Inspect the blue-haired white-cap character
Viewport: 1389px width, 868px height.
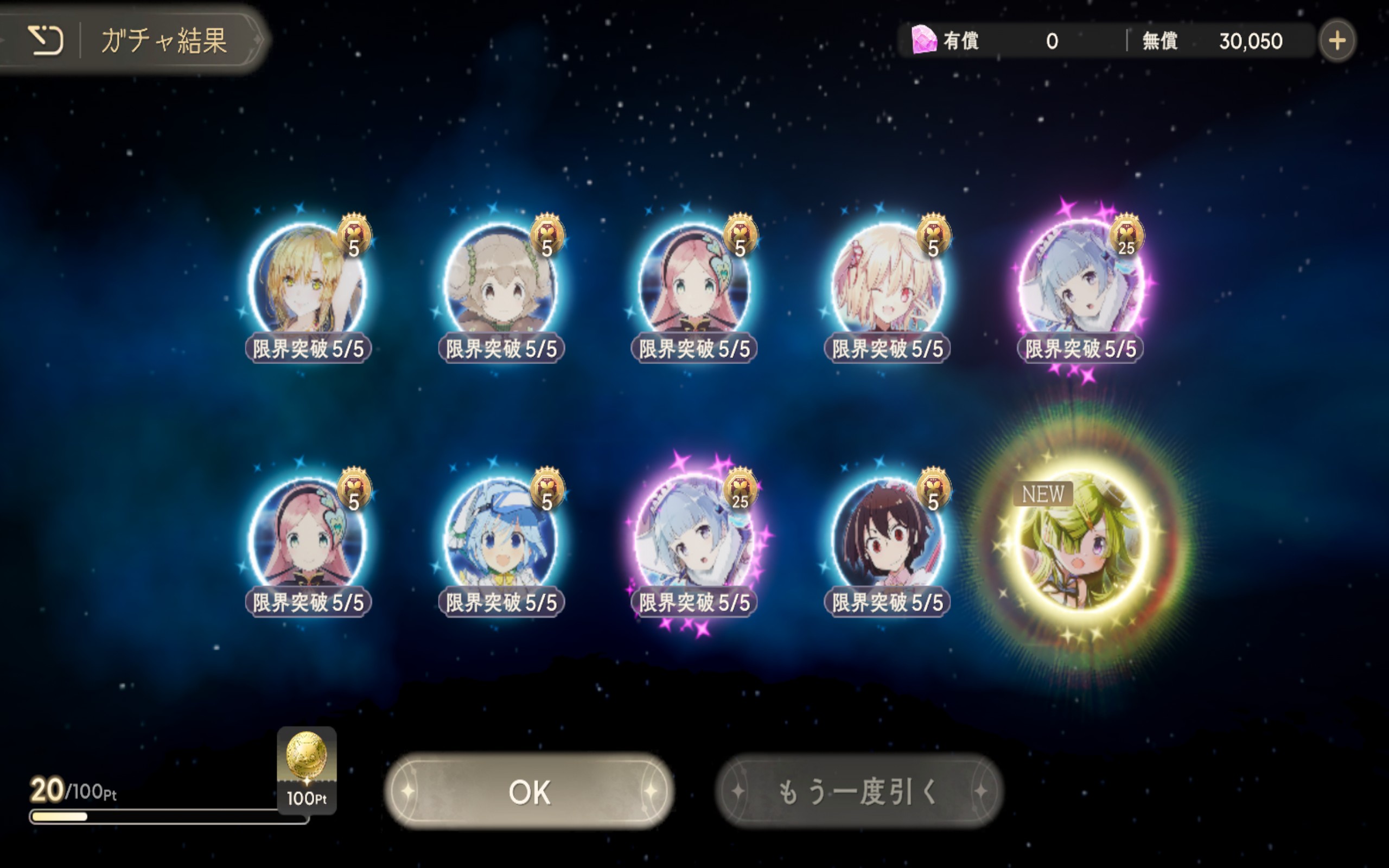click(x=500, y=537)
